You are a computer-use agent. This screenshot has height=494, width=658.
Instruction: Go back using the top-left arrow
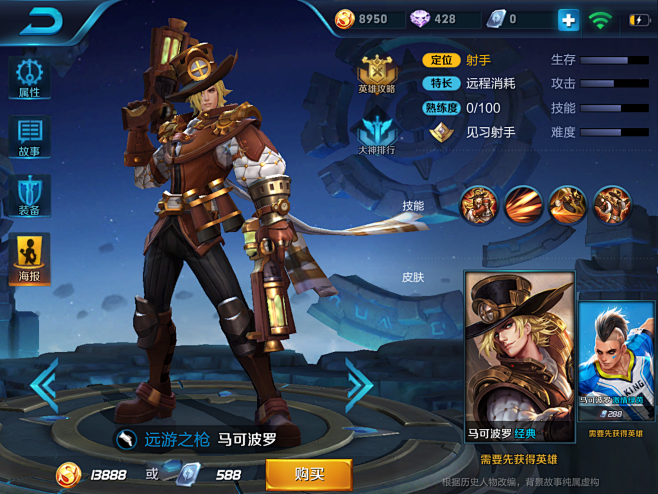[41, 20]
